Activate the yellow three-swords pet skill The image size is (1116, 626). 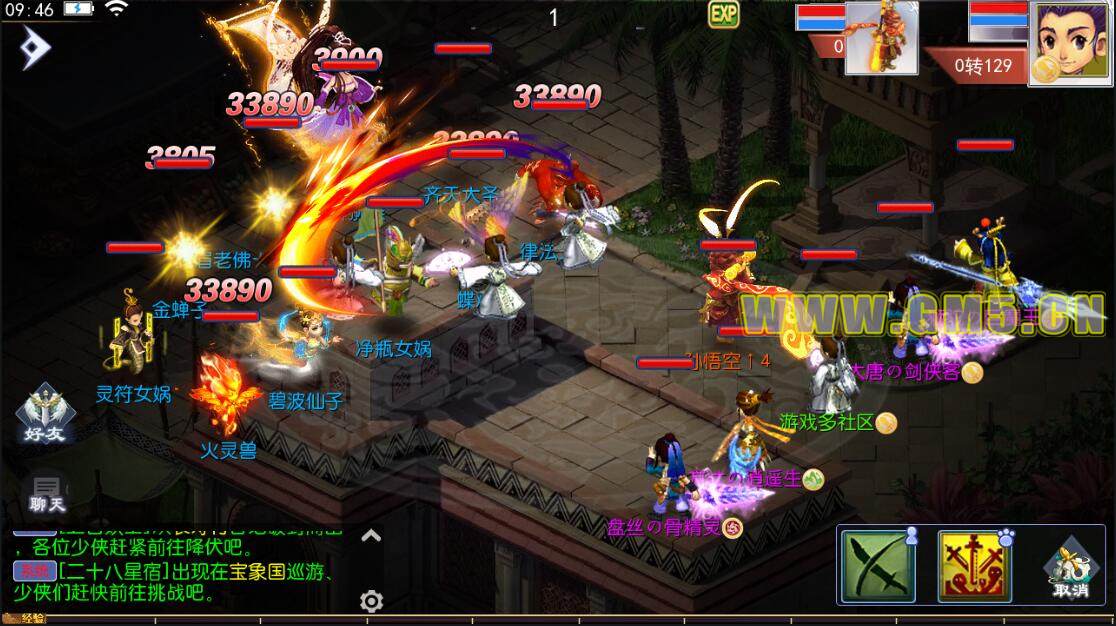coord(971,567)
